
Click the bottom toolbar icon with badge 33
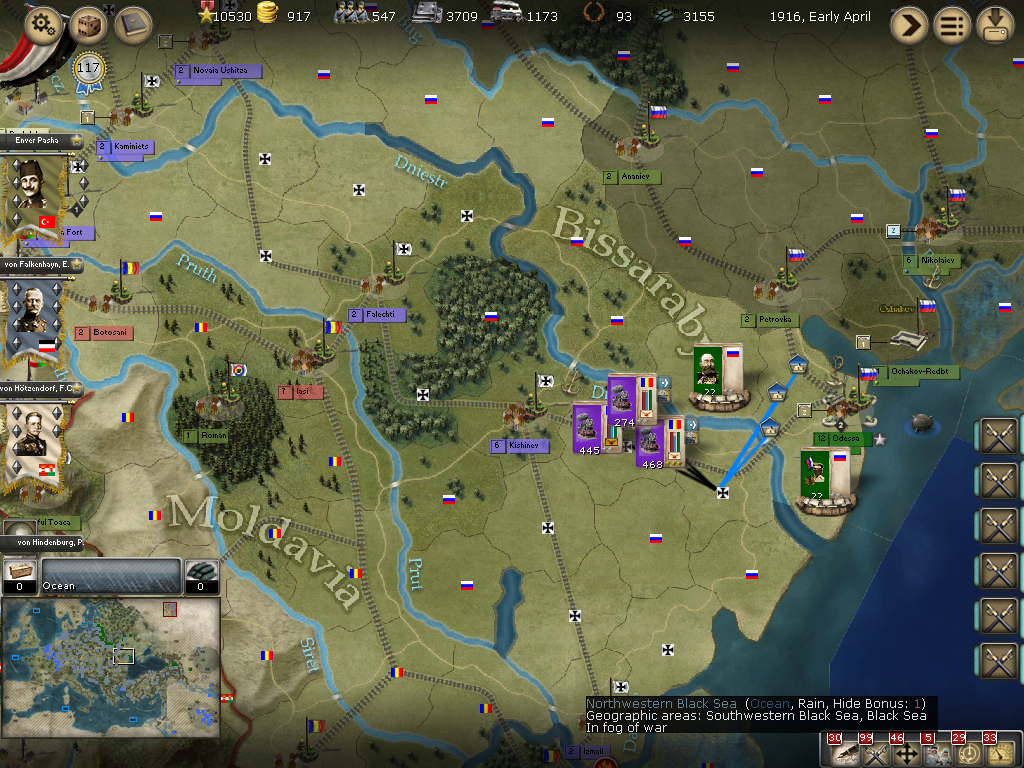(x=999, y=753)
